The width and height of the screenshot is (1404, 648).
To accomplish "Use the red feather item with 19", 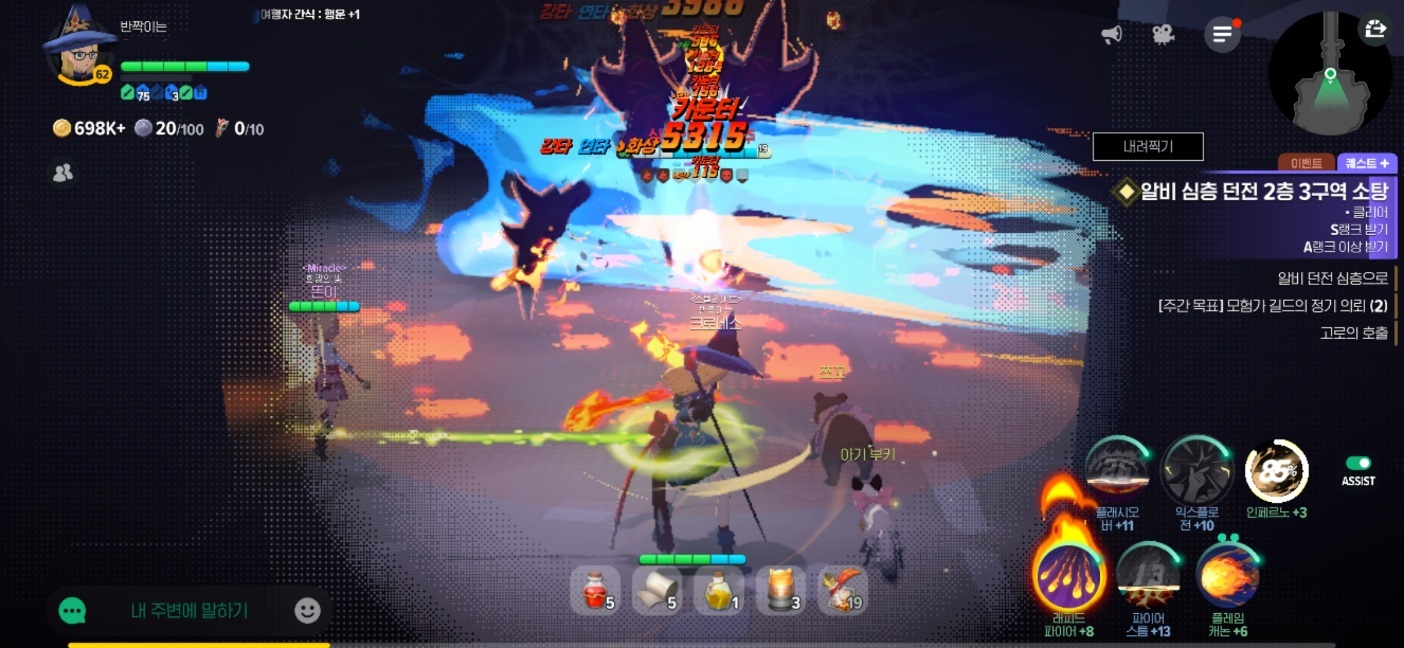I will pos(842,590).
